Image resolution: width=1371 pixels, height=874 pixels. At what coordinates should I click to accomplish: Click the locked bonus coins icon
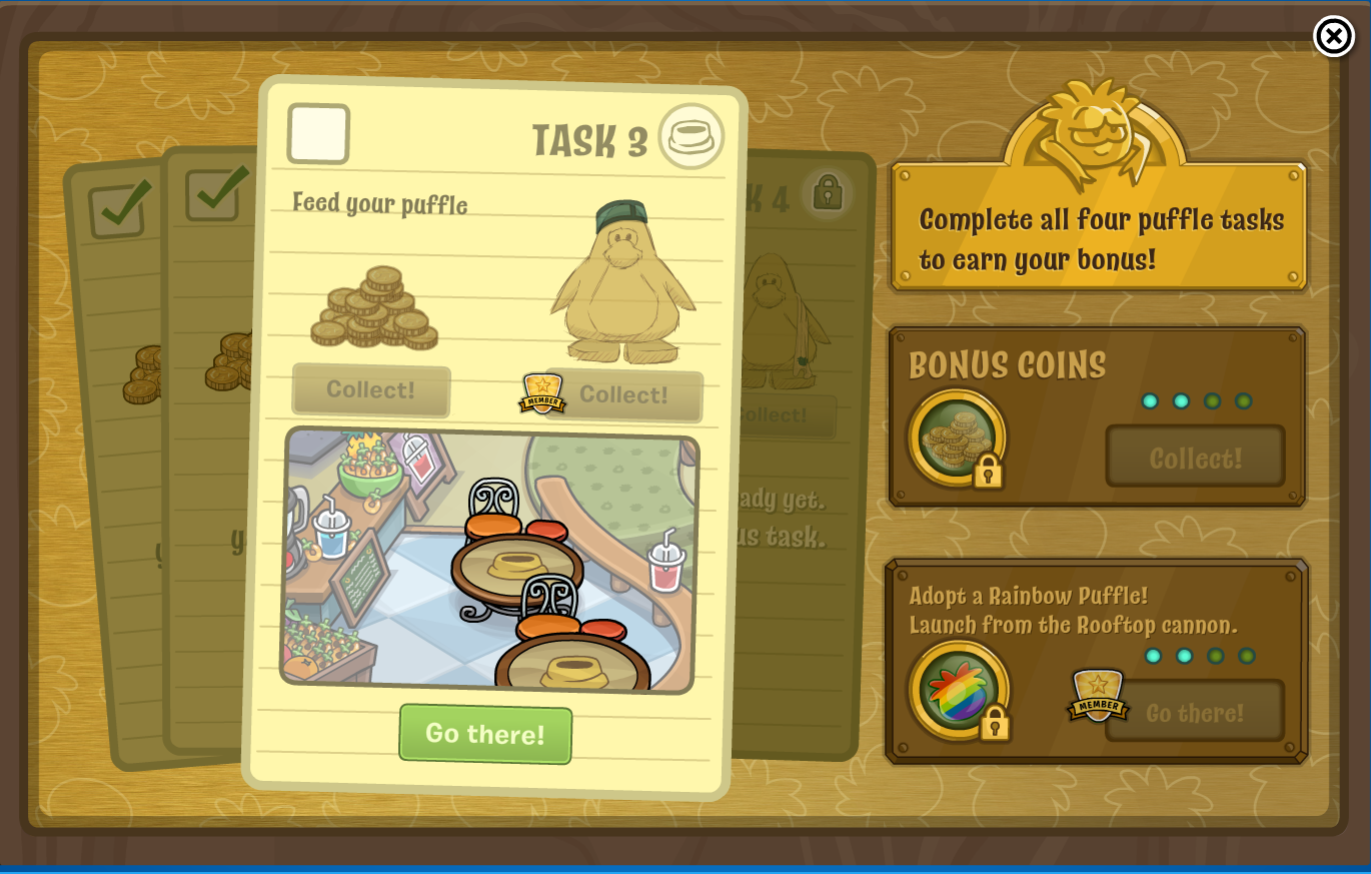957,438
